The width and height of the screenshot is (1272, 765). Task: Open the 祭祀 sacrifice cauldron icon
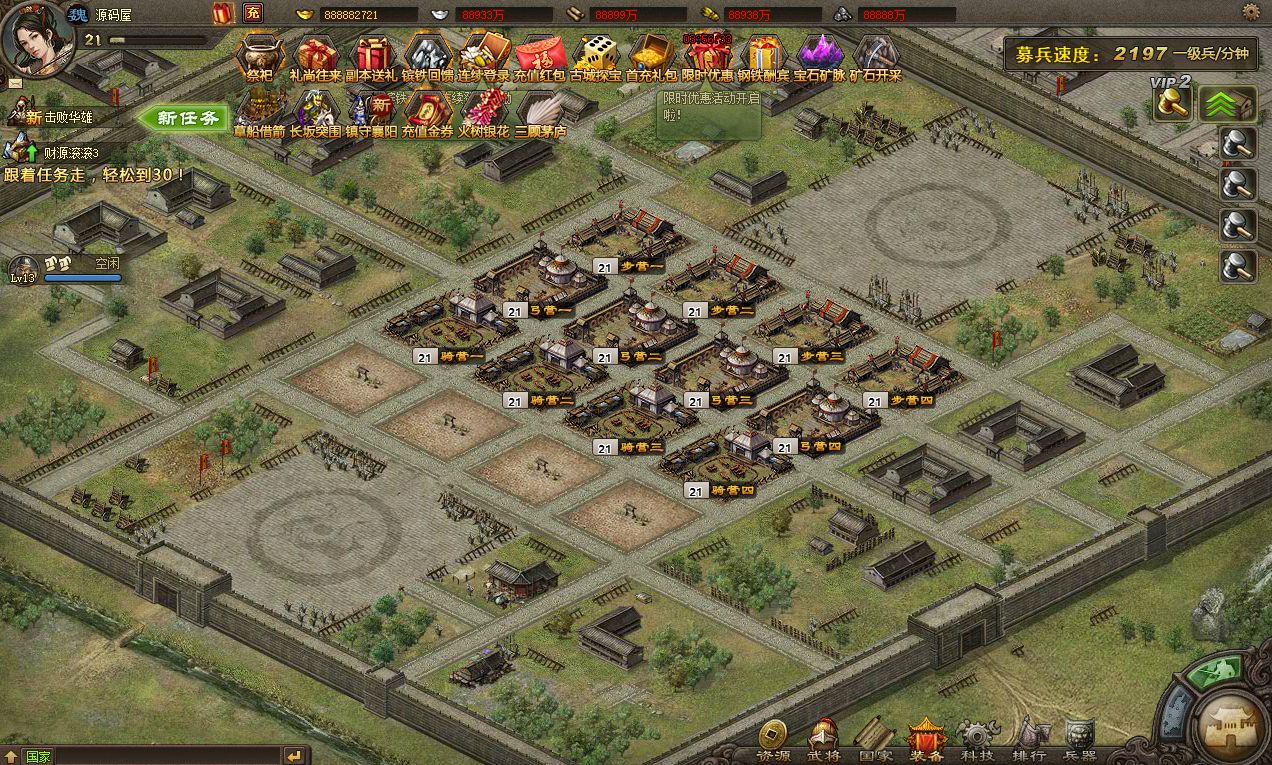pos(259,55)
